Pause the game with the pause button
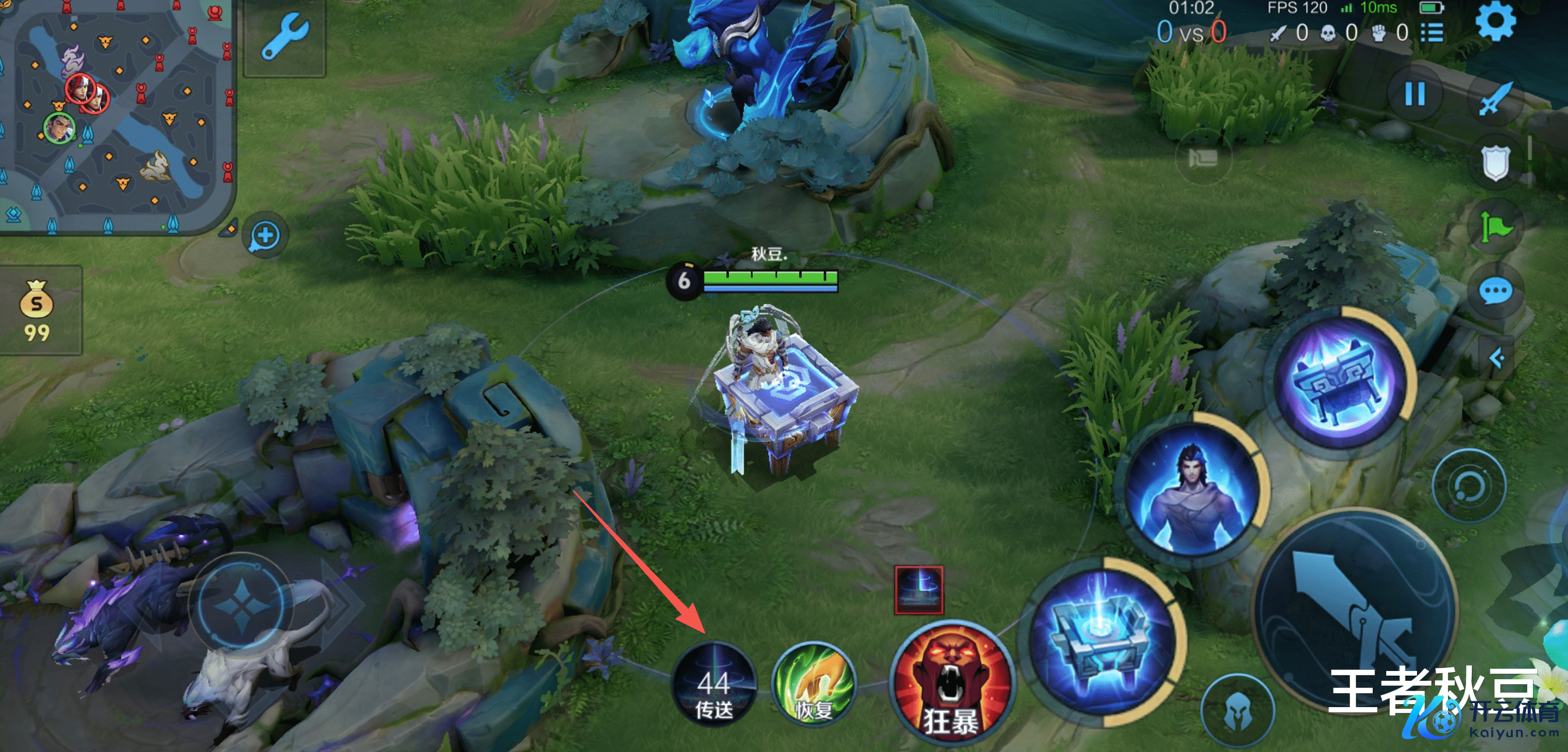Image resolution: width=1568 pixels, height=752 pixels. click(x=1414, y=94)
